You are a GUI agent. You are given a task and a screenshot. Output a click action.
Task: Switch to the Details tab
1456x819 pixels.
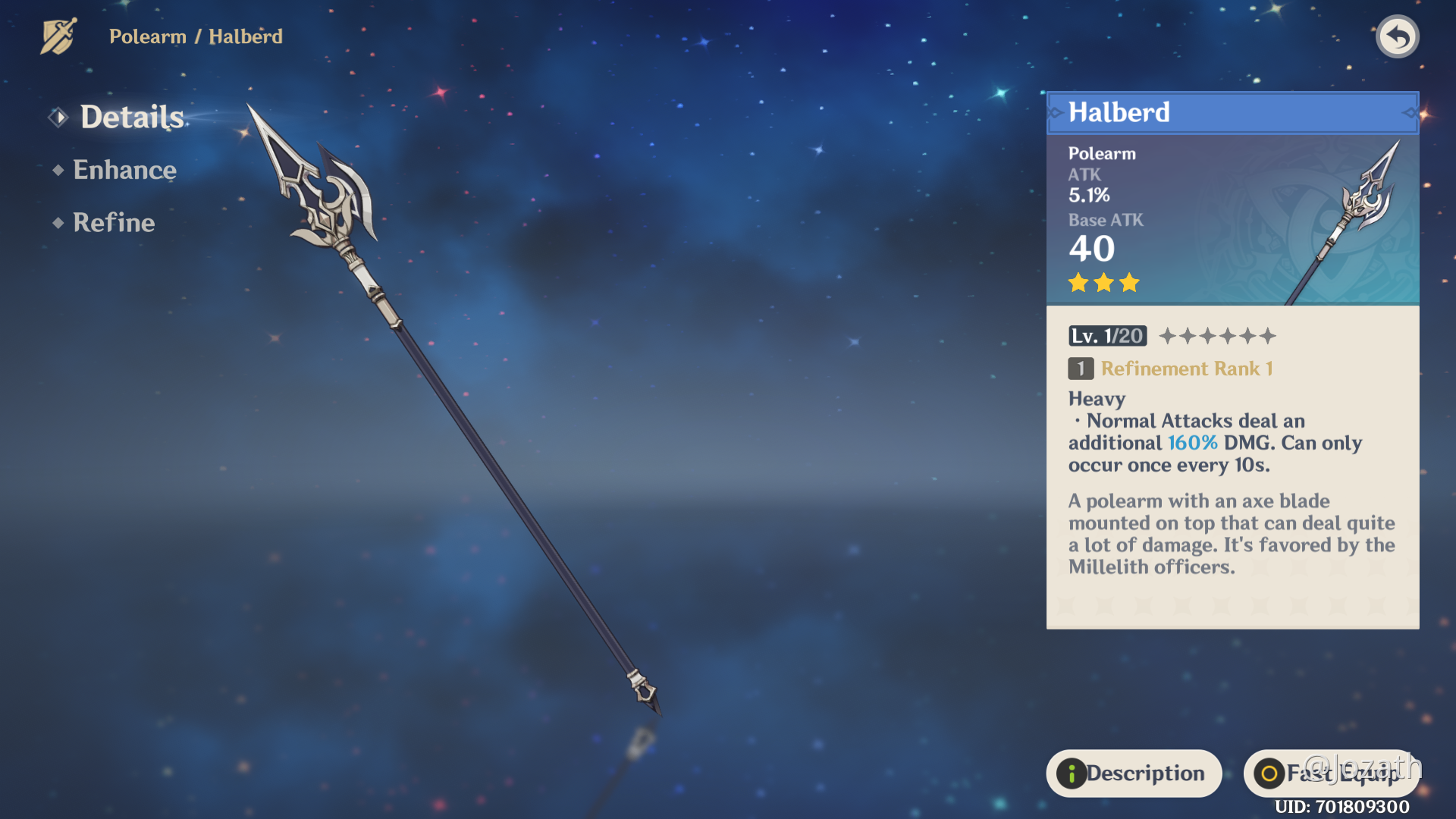(x=131, y=118)
